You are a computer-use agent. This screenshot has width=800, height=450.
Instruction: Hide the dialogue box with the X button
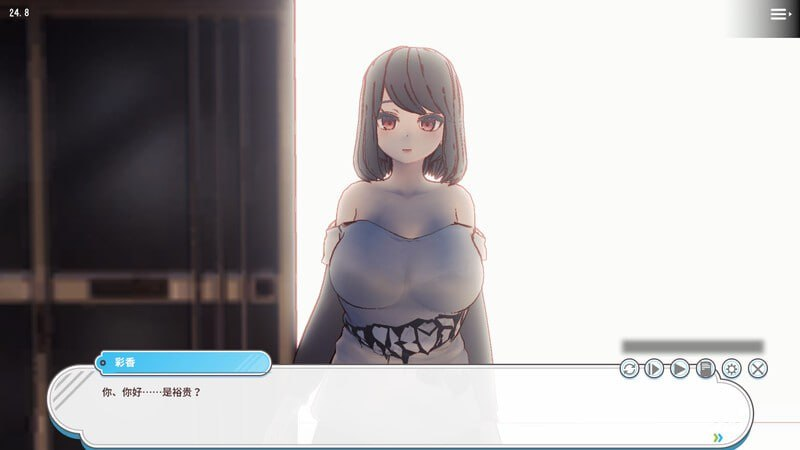[758, 369]
